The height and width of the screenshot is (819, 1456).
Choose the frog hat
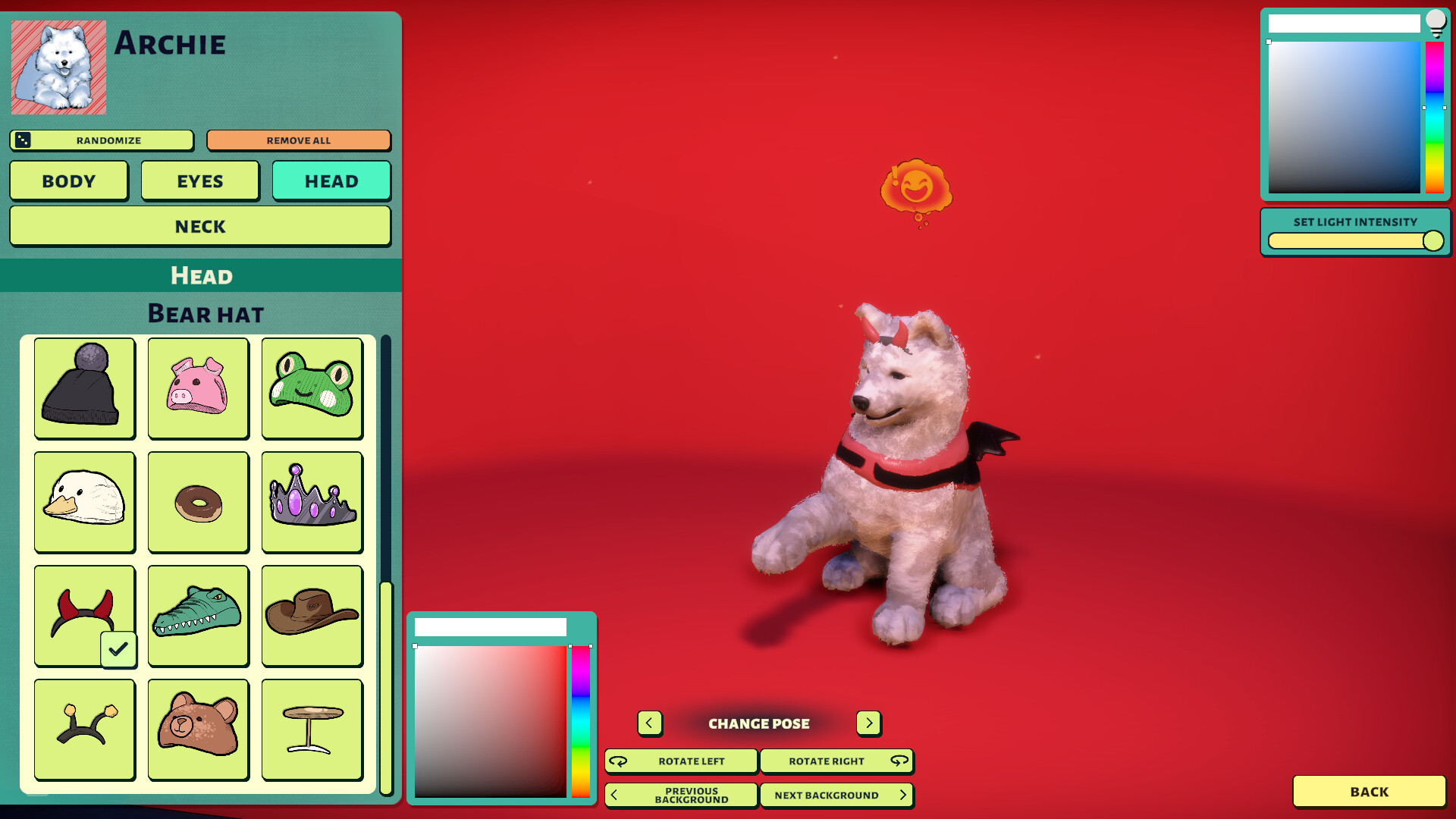[312, 389]
